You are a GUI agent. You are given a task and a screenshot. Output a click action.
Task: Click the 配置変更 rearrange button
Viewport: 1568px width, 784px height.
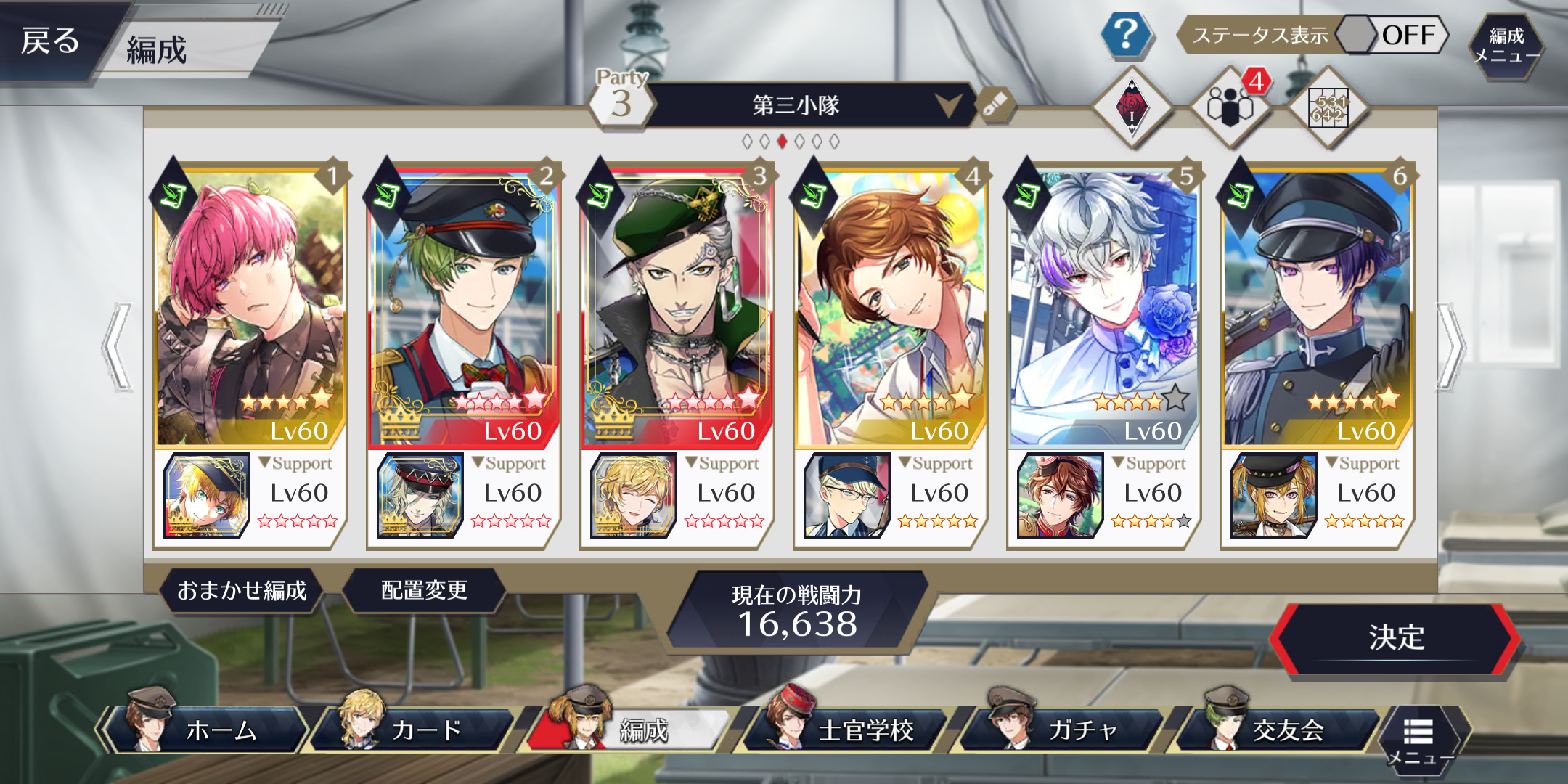(x=424, y=590)
